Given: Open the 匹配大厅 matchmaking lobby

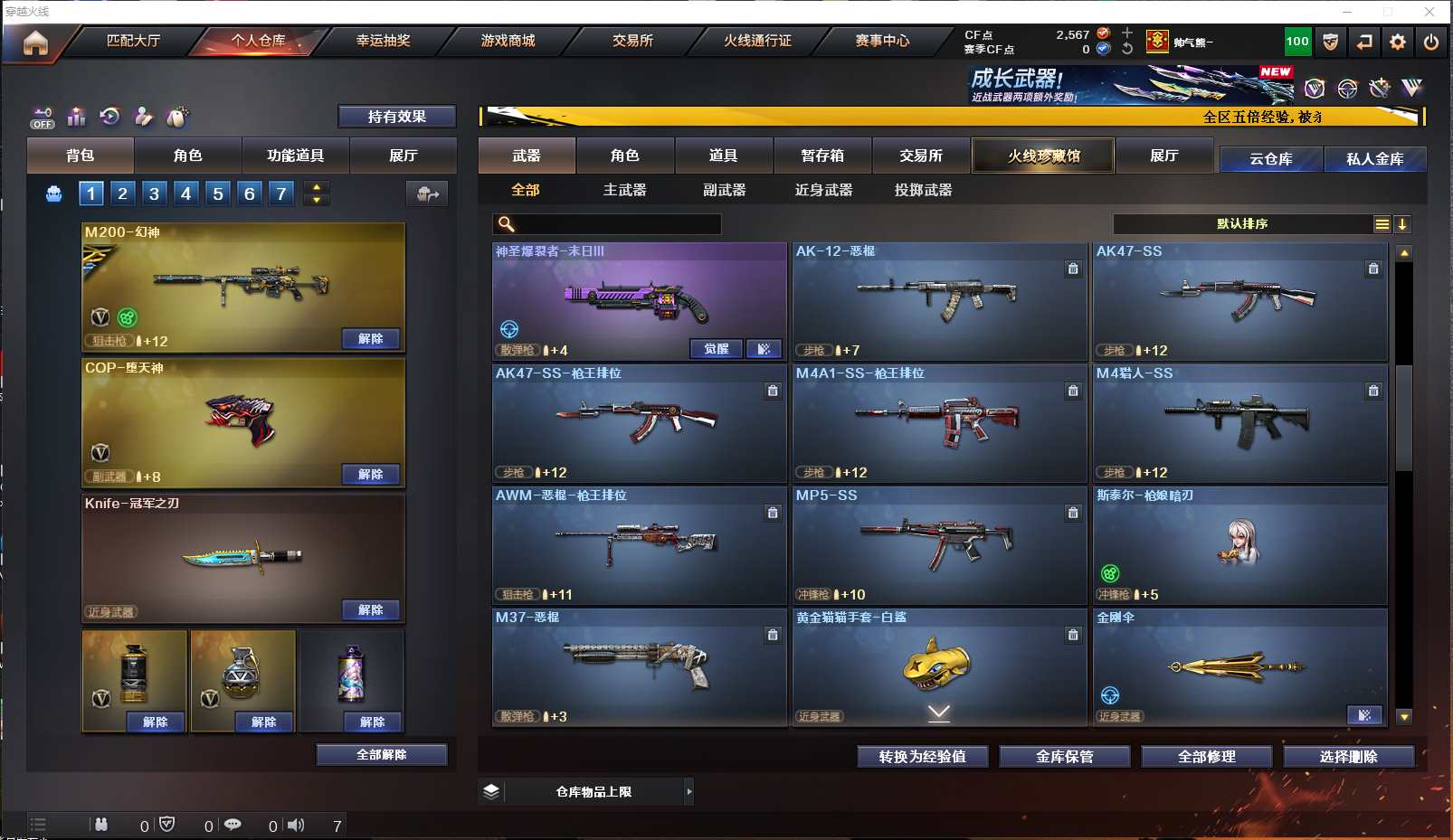Looking at the screenshot, I should click(133, 41).
